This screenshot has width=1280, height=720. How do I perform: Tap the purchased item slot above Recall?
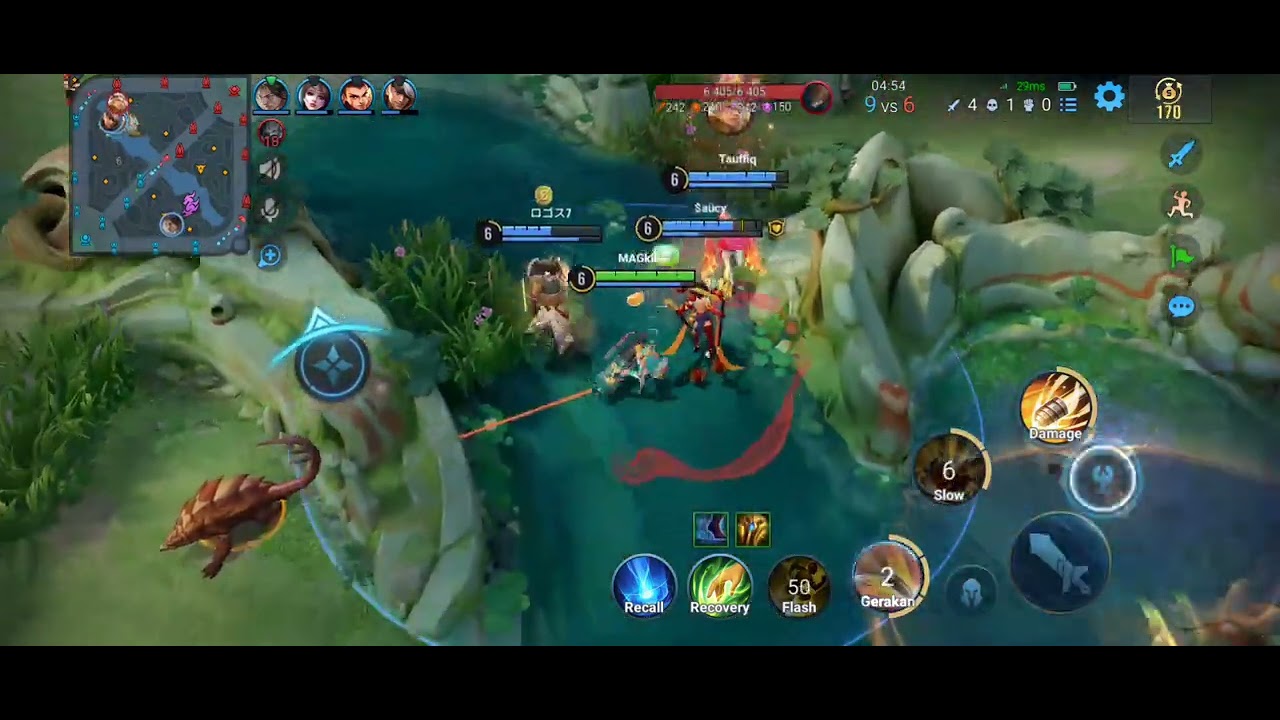[x=710, y=530]
